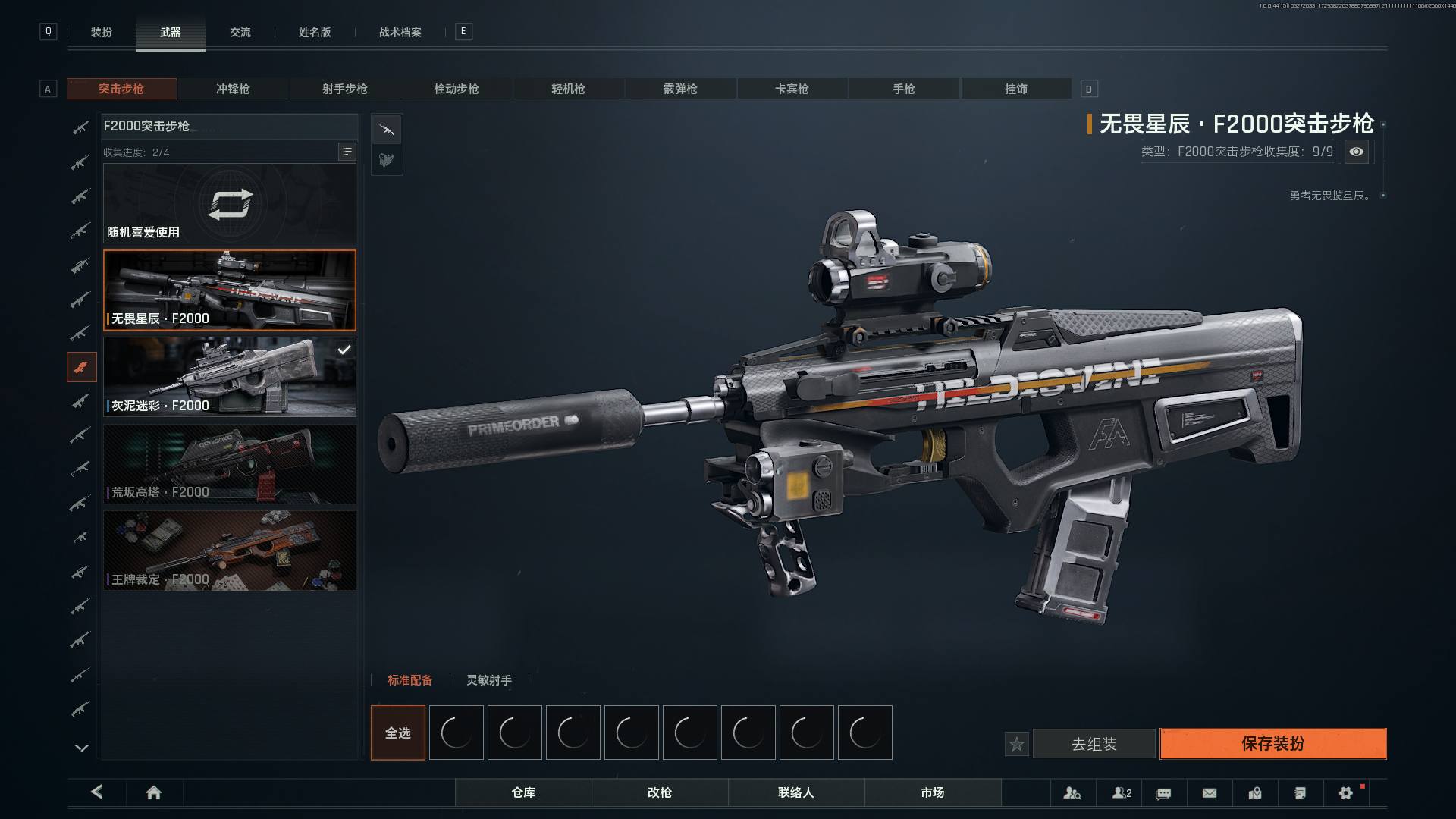Open the 战术档案 top tab
1456x819 pixels.
[400, 32]
